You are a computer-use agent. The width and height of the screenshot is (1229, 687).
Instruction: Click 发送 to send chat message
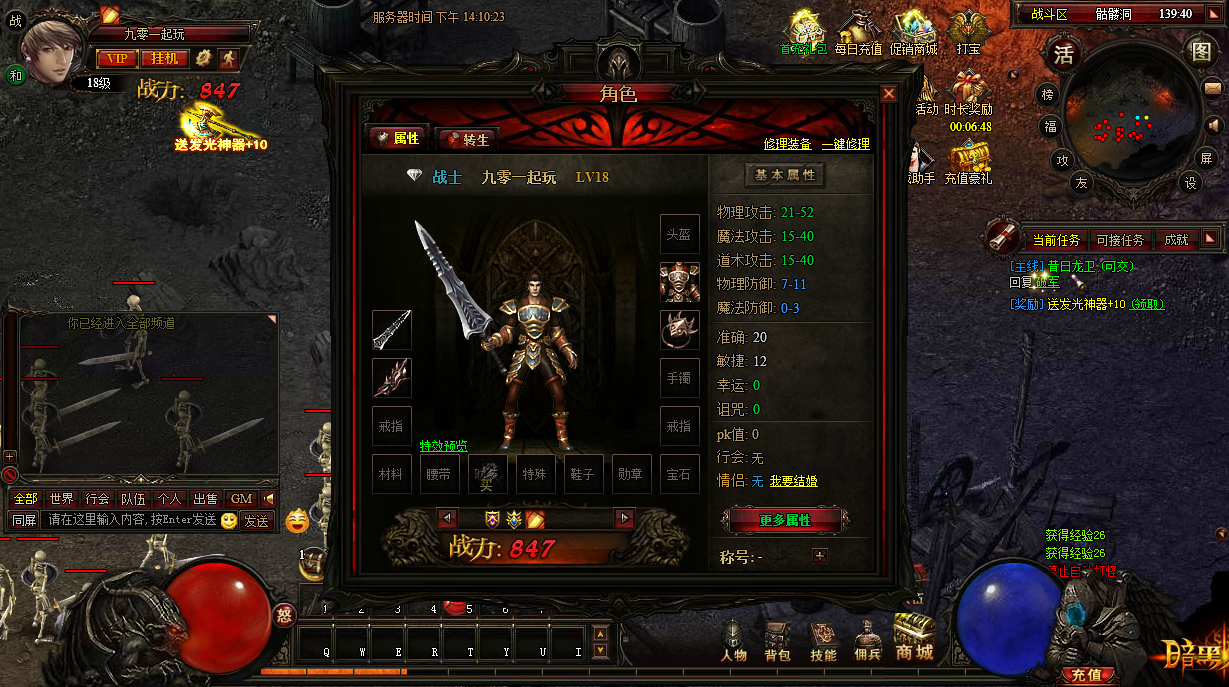tap(256, 521)
